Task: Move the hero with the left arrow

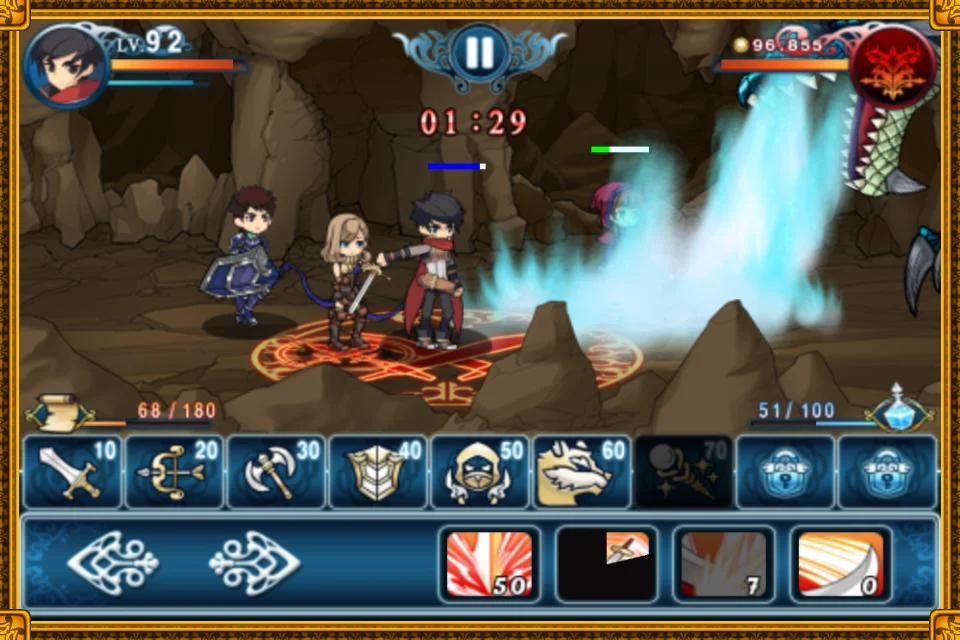Action: 112,564
